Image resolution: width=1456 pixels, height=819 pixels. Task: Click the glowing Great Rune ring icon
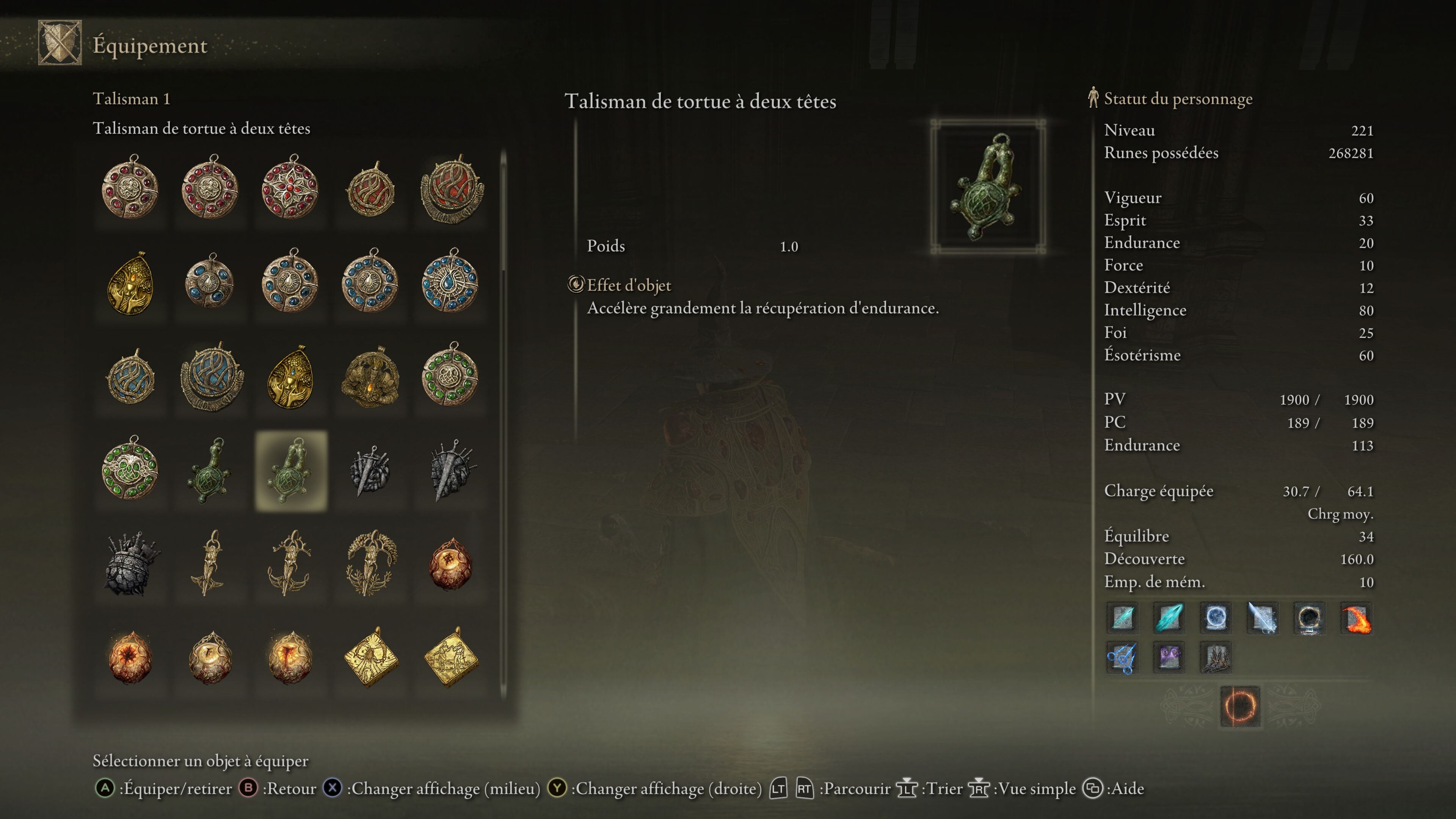tap(1239, 706)
